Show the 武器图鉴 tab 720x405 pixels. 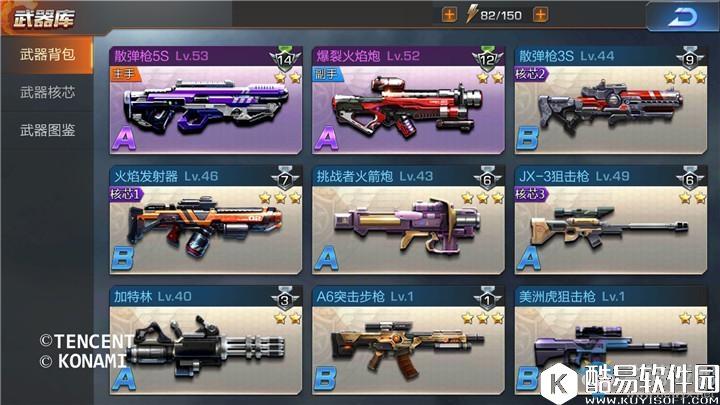pos(48,130)
